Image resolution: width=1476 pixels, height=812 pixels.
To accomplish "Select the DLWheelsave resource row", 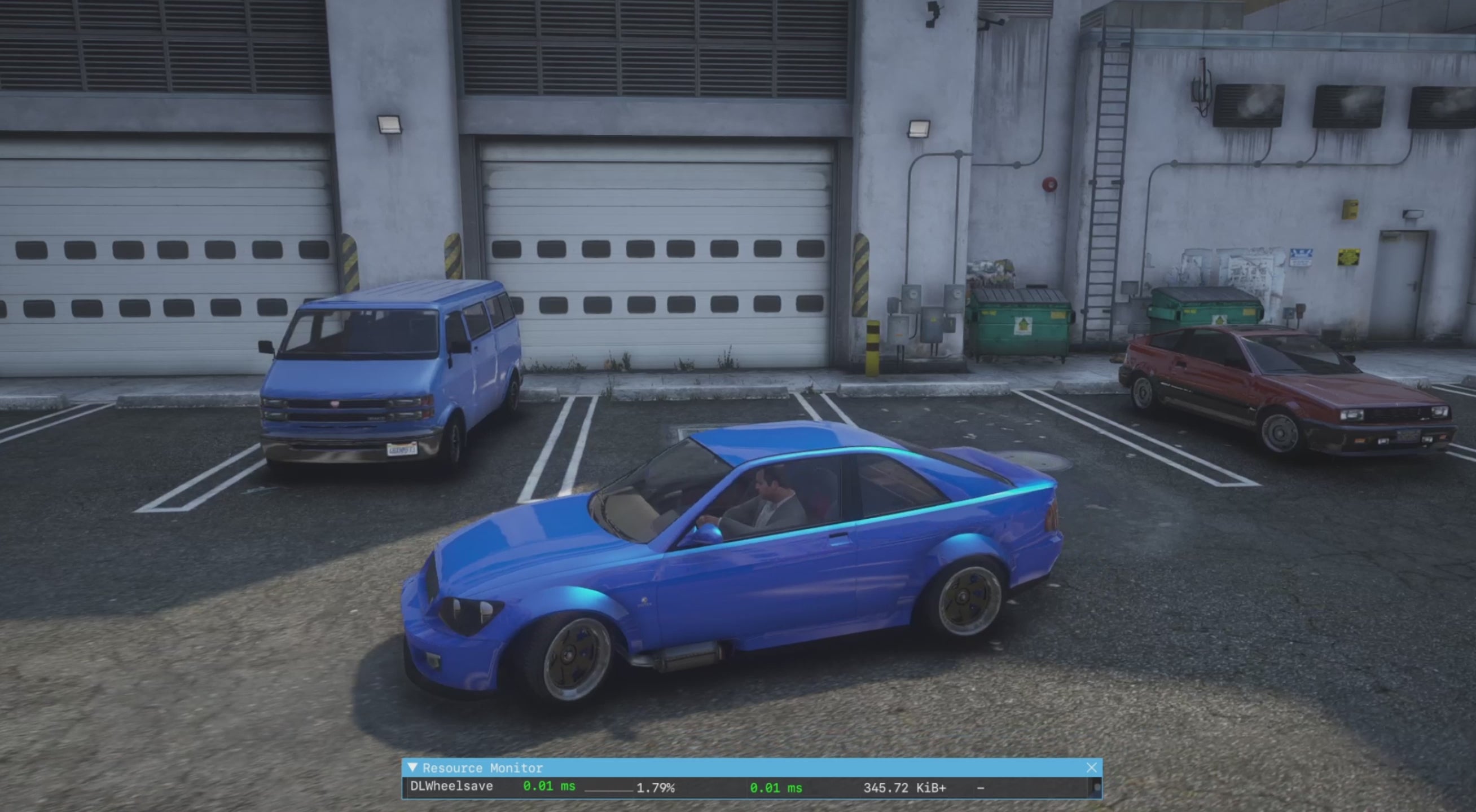I will (453, 787).
